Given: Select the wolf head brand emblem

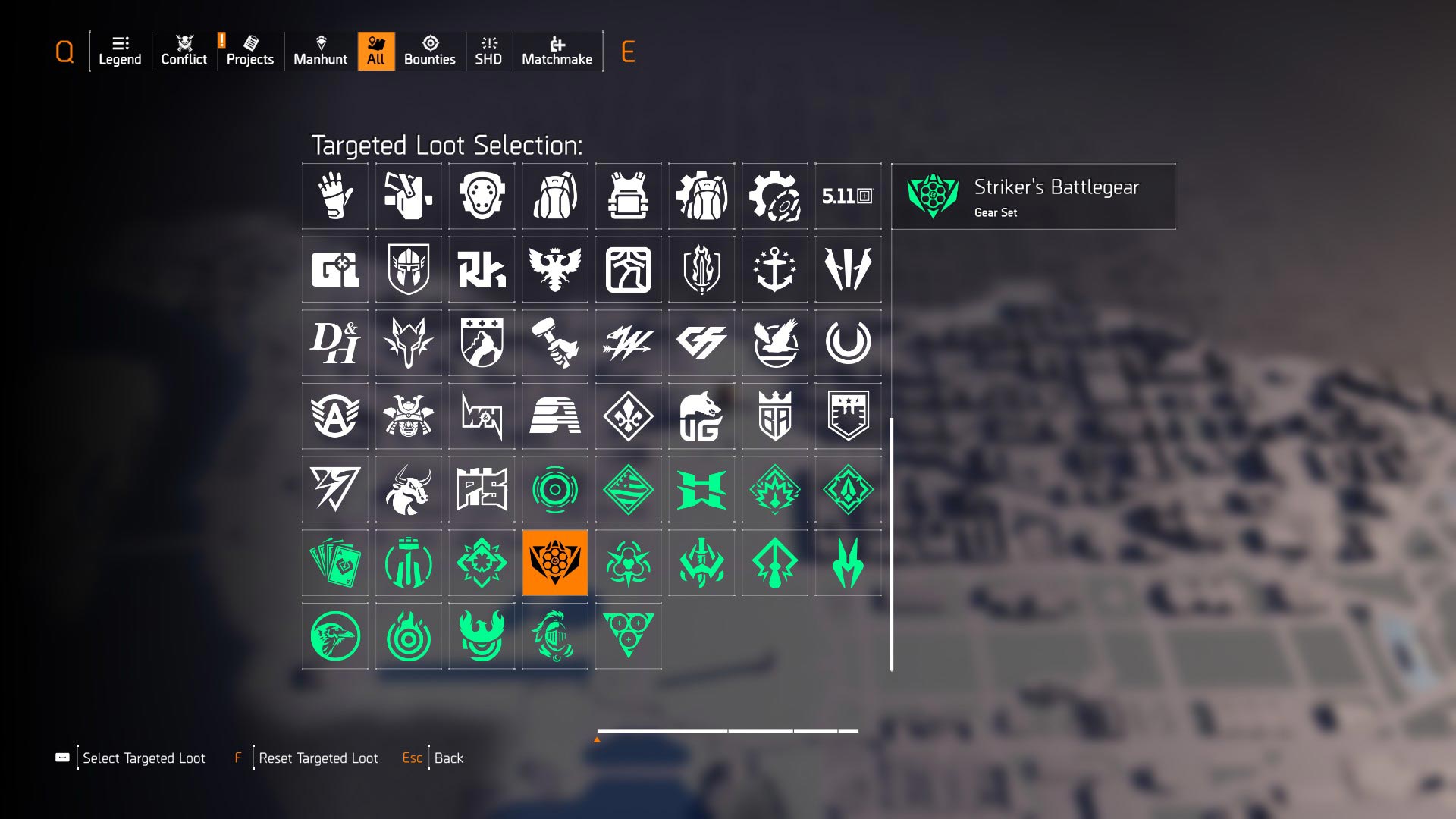Looking at the screenshot, I should pos(408,343).
